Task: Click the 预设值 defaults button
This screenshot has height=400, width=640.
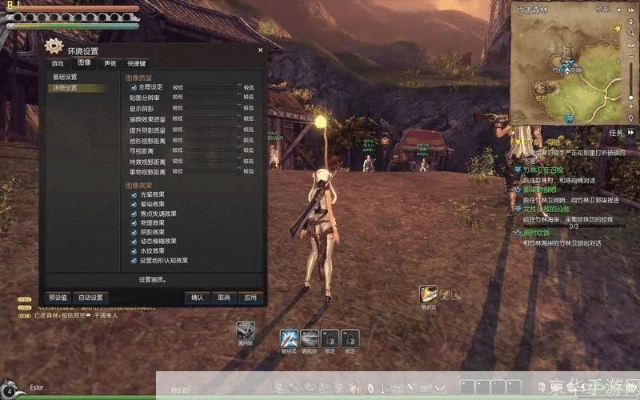Action: [58, 297]
